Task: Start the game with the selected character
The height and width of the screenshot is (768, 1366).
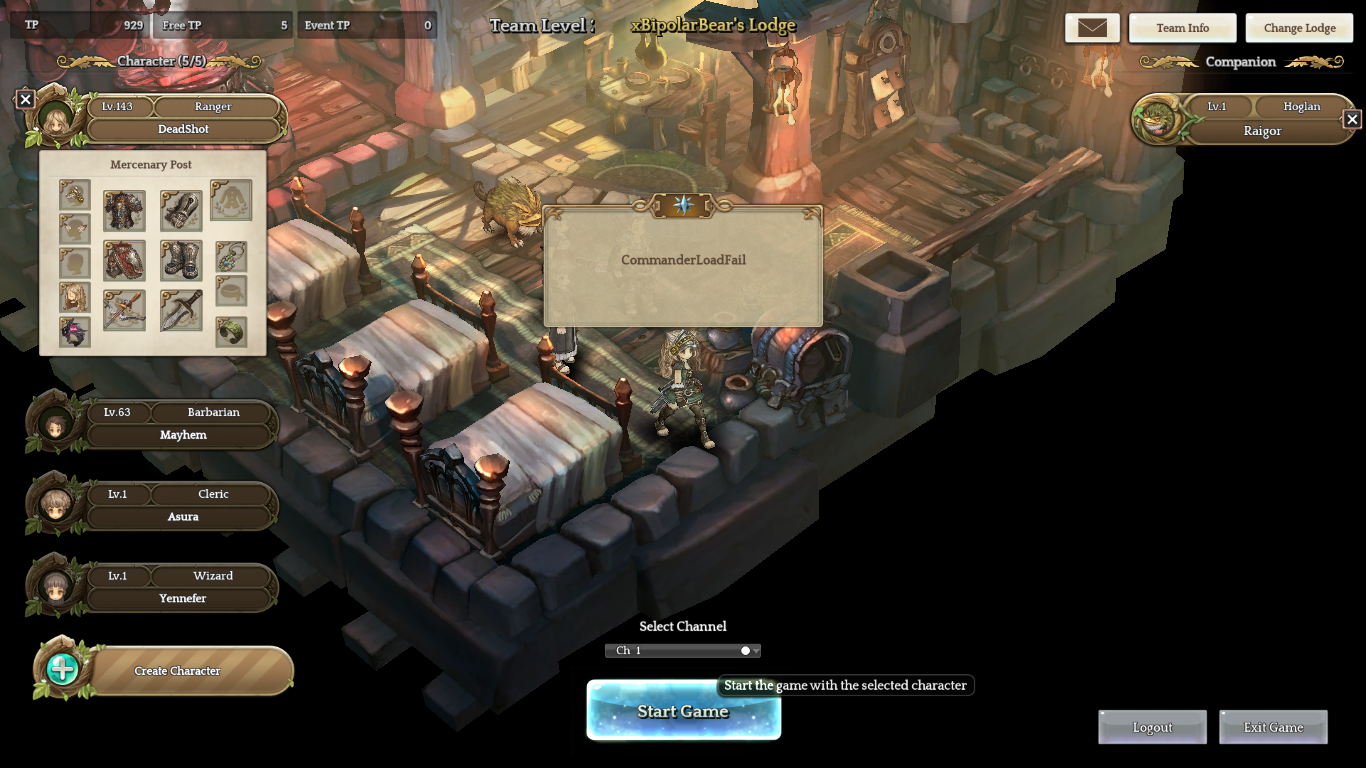Action: coord(683,711)
